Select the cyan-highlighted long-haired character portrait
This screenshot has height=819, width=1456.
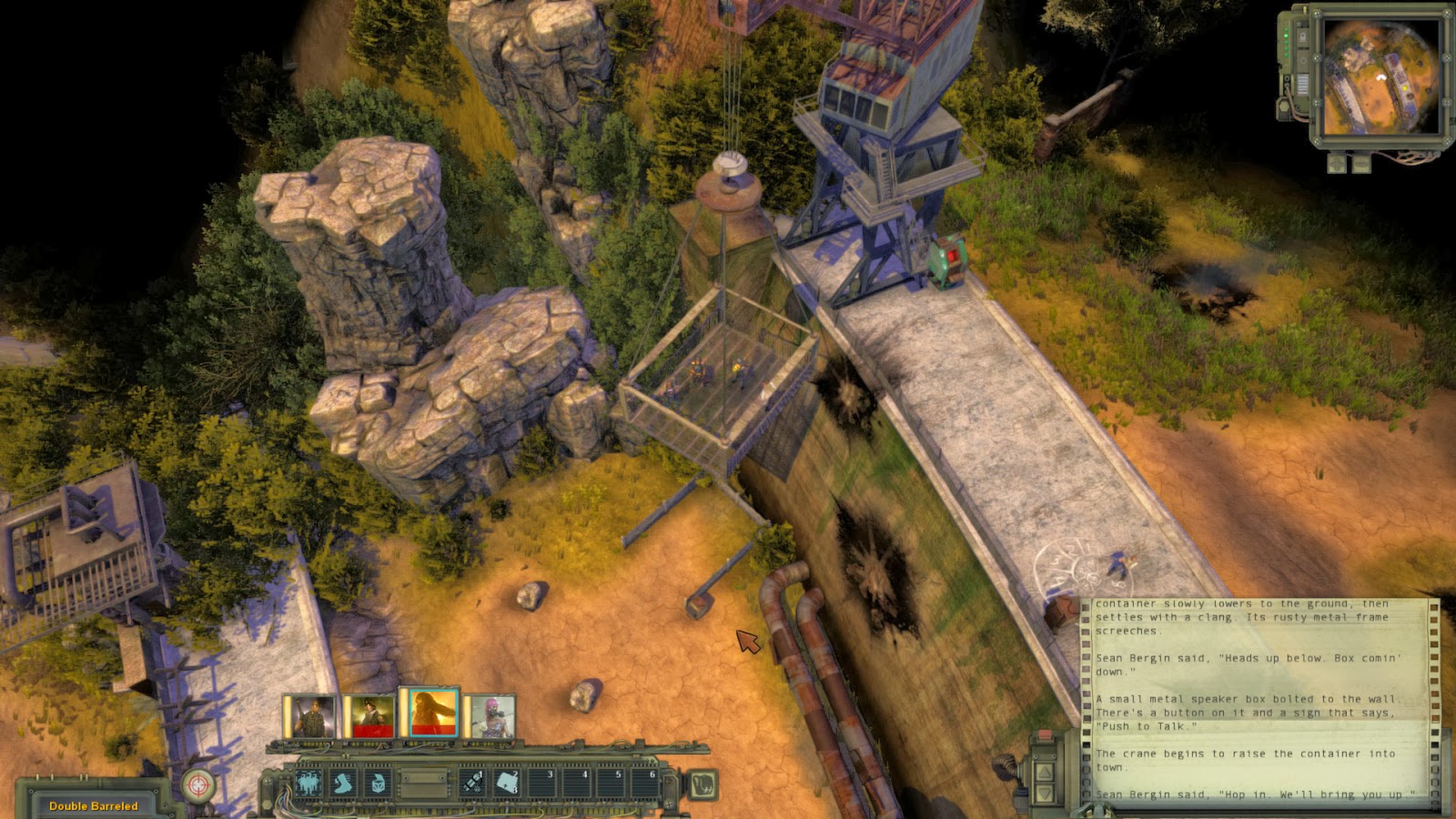click(432, 713)
